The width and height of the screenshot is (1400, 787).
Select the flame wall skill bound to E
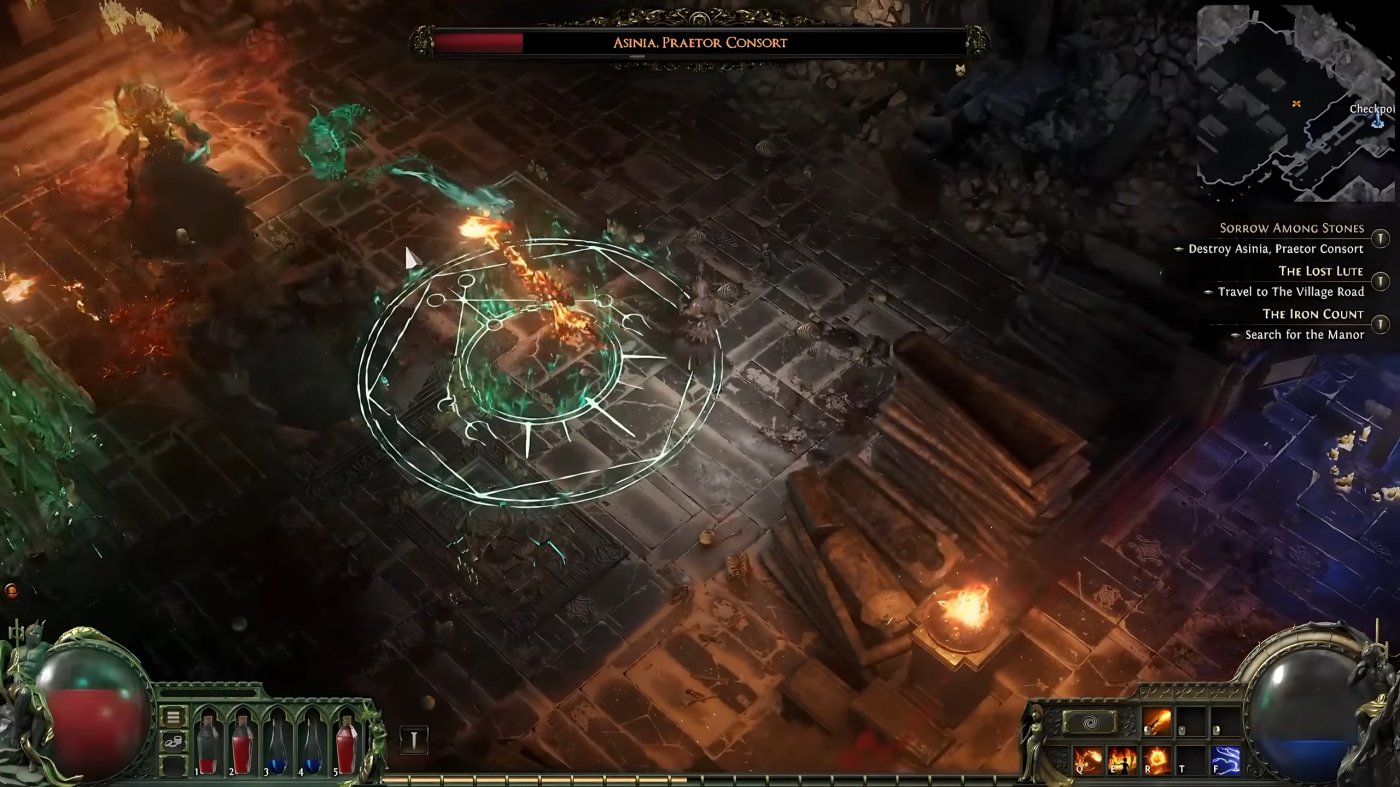point(1125,760)
